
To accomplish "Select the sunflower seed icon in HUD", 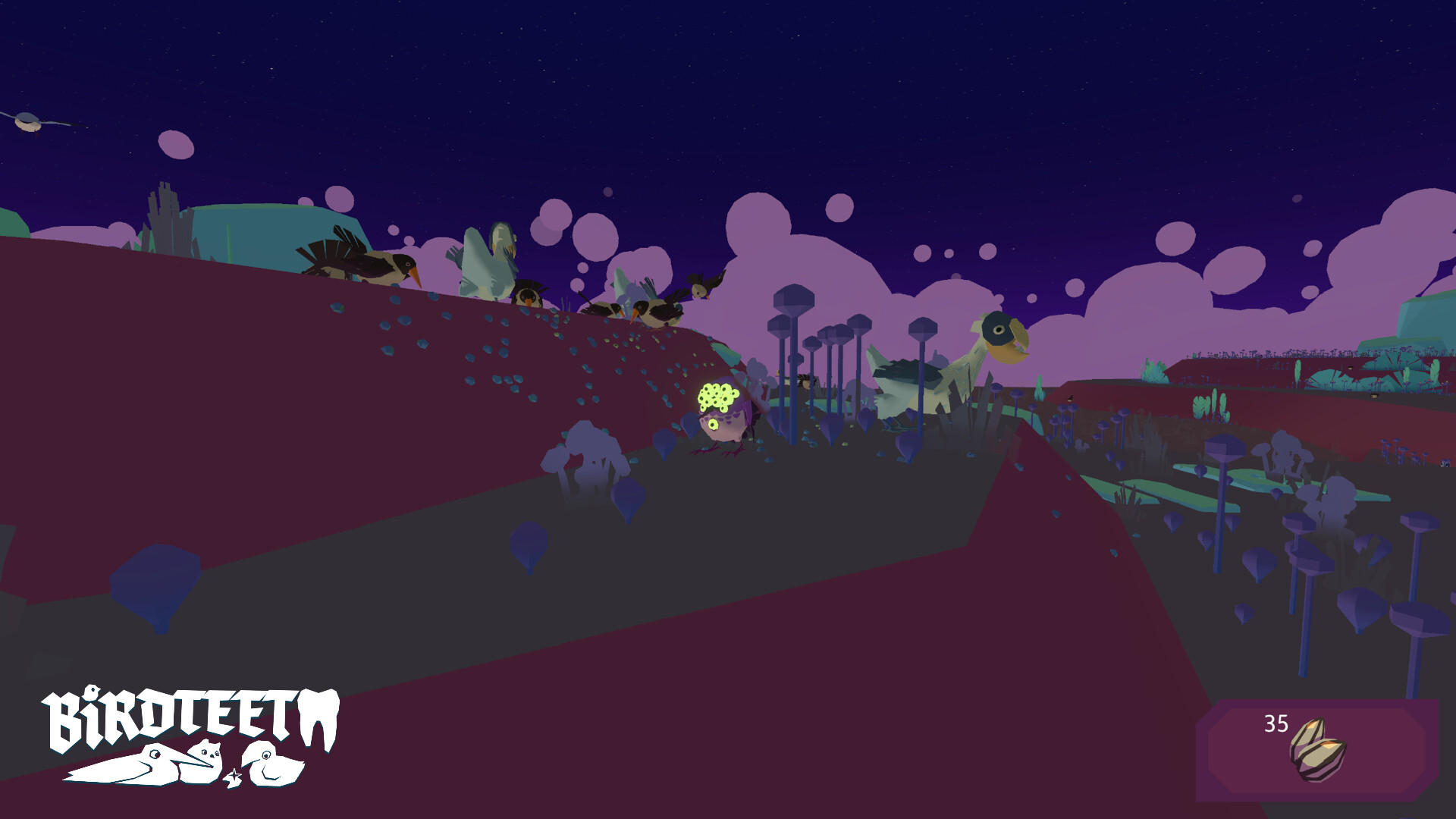I will (1318, 748).
